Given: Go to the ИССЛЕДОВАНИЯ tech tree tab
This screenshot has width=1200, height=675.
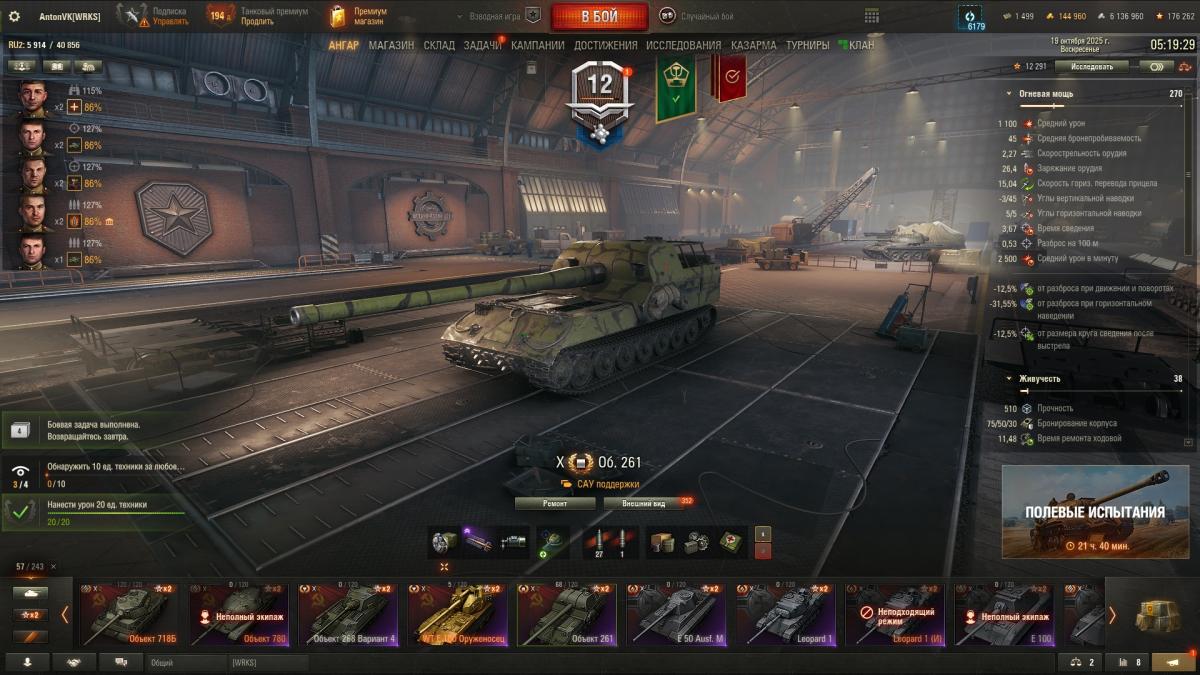Looking at the screenshot, I should click(683, 45).
